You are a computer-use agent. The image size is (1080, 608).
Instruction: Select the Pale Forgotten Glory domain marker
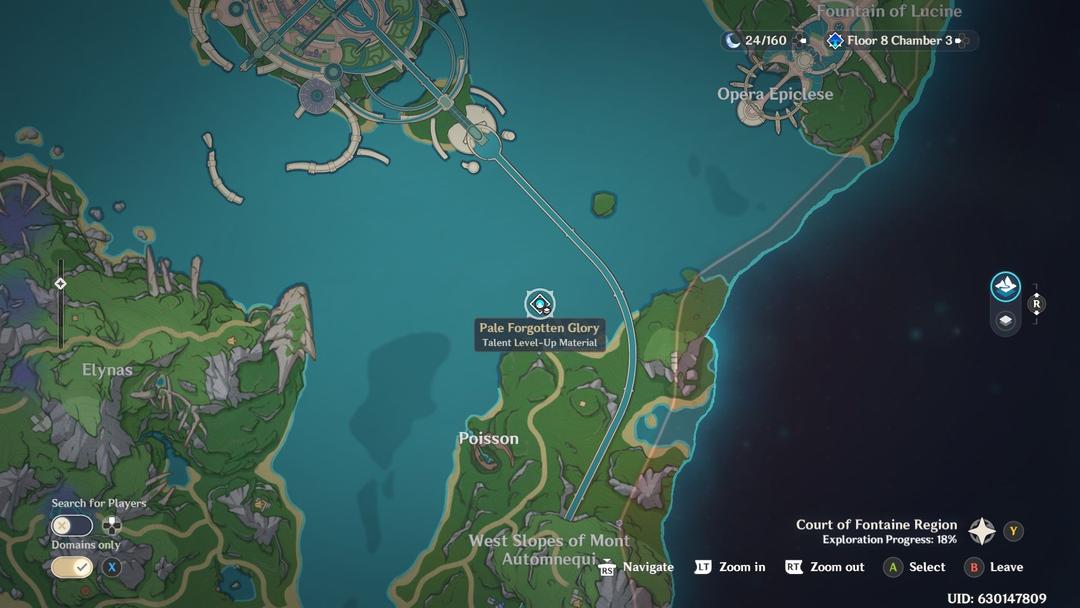[540, 303]
